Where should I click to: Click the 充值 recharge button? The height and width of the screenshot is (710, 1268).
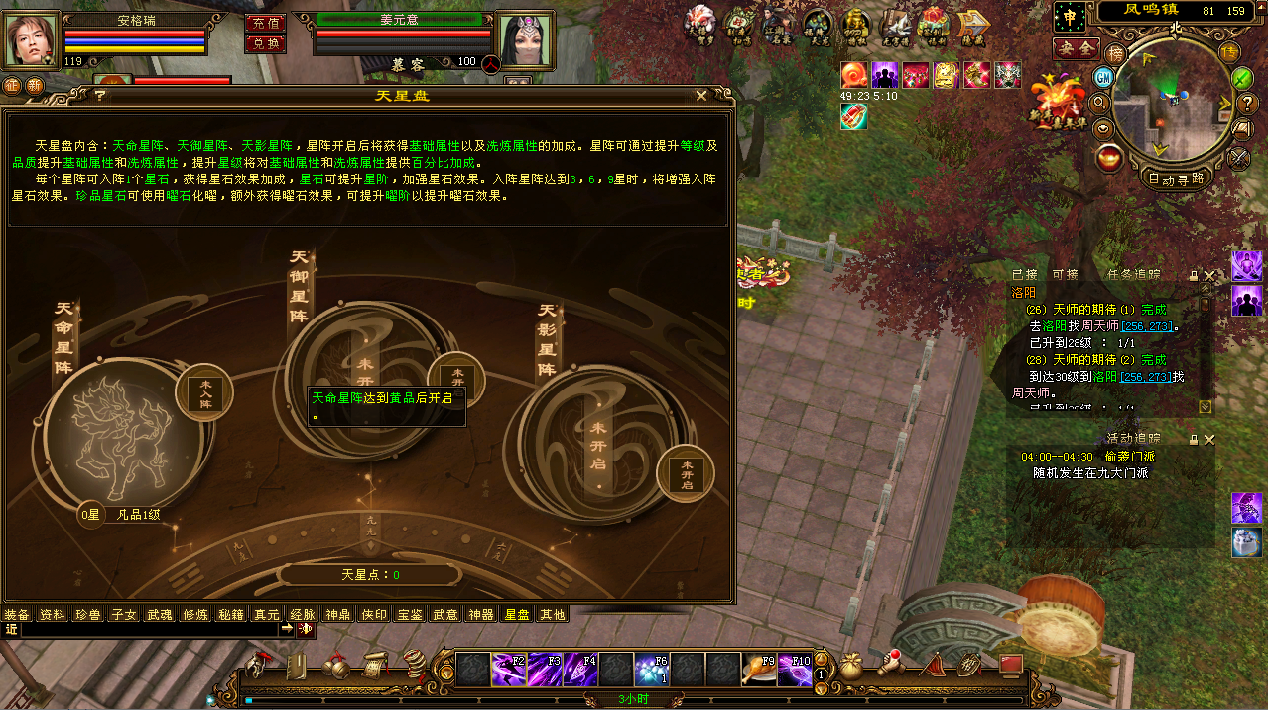pos(265,23)
